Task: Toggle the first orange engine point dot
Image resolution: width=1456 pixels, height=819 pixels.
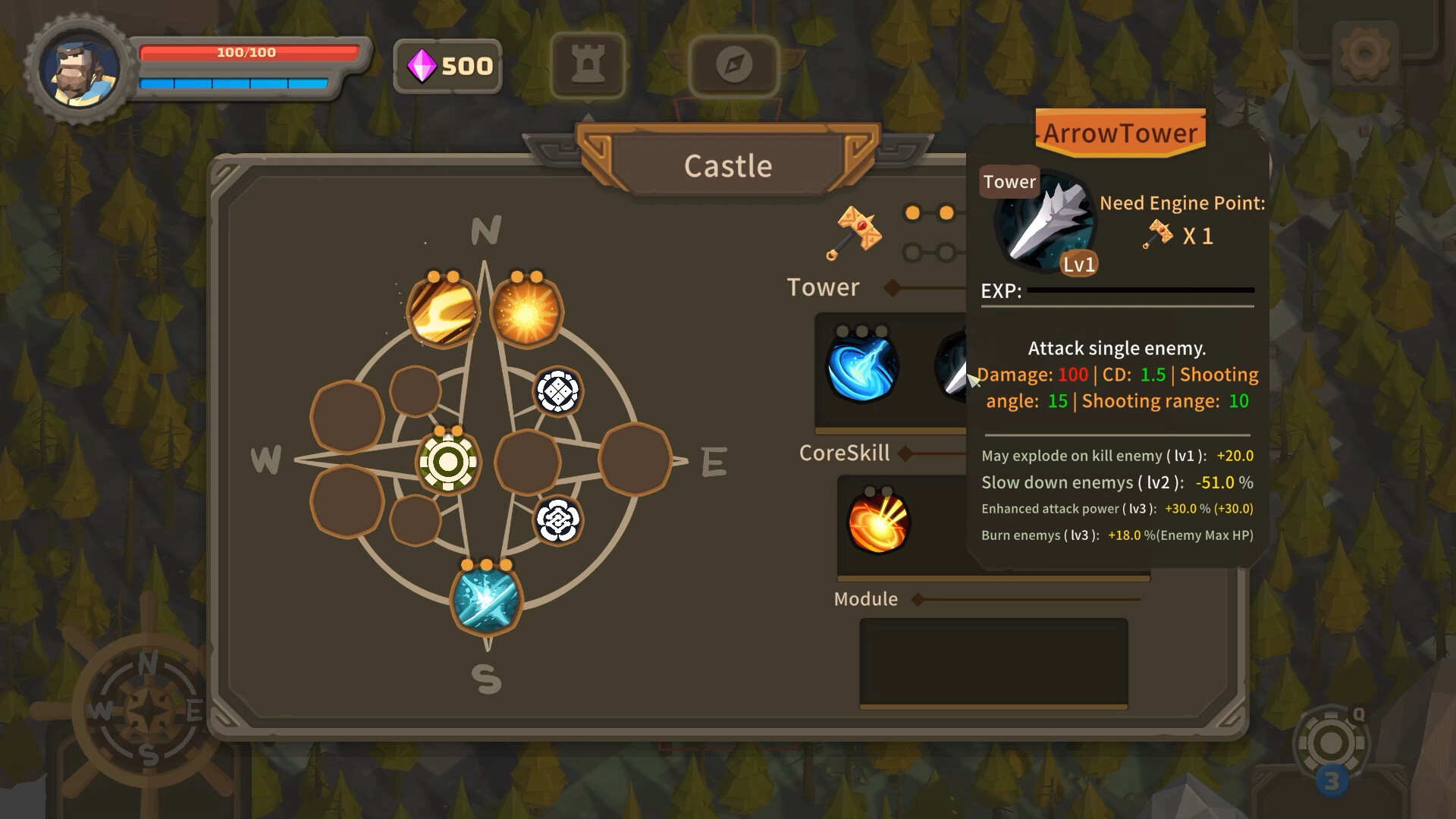Action: tap(914, 213)
